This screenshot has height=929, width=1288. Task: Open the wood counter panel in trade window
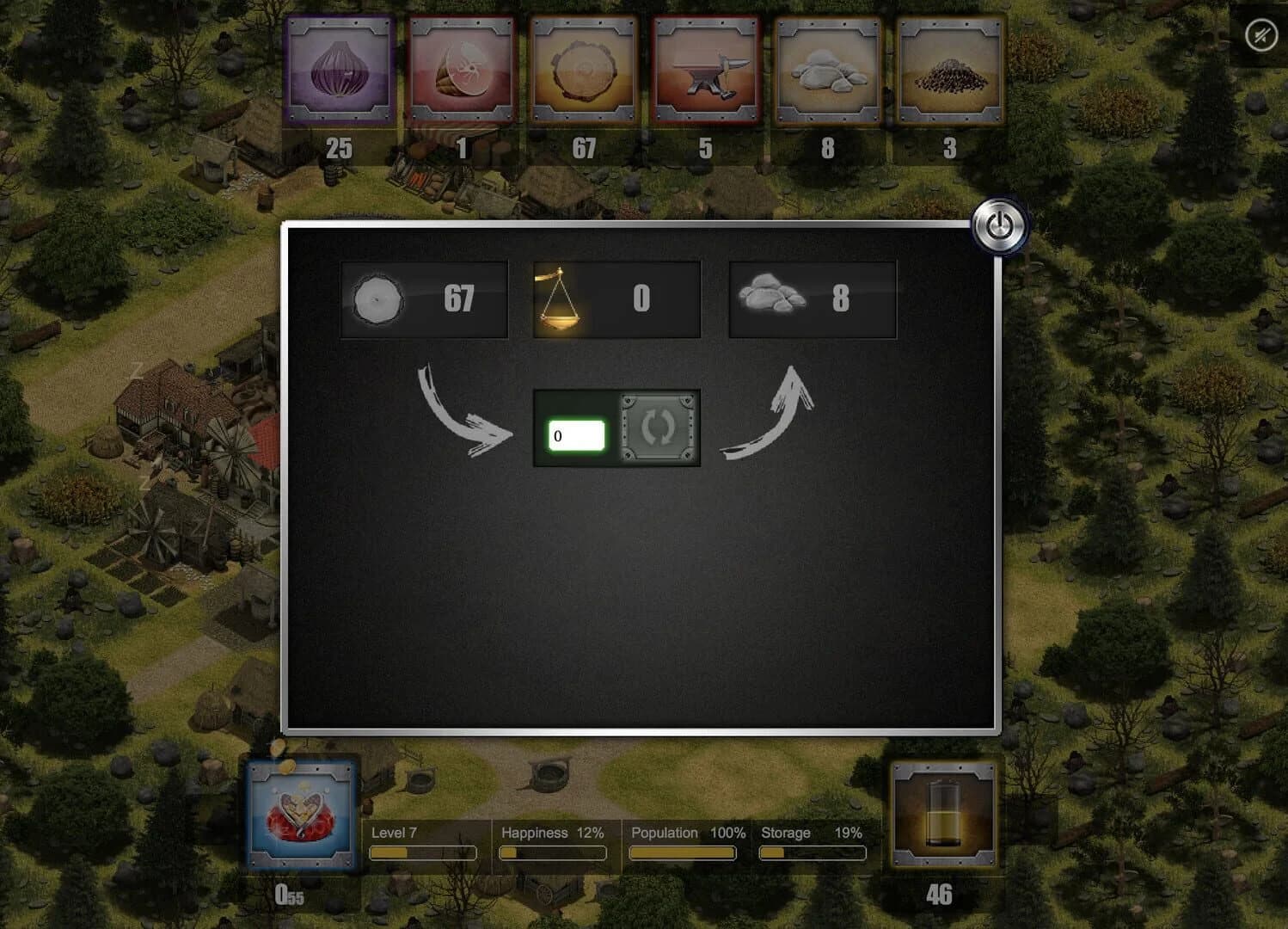pos(423,298)
